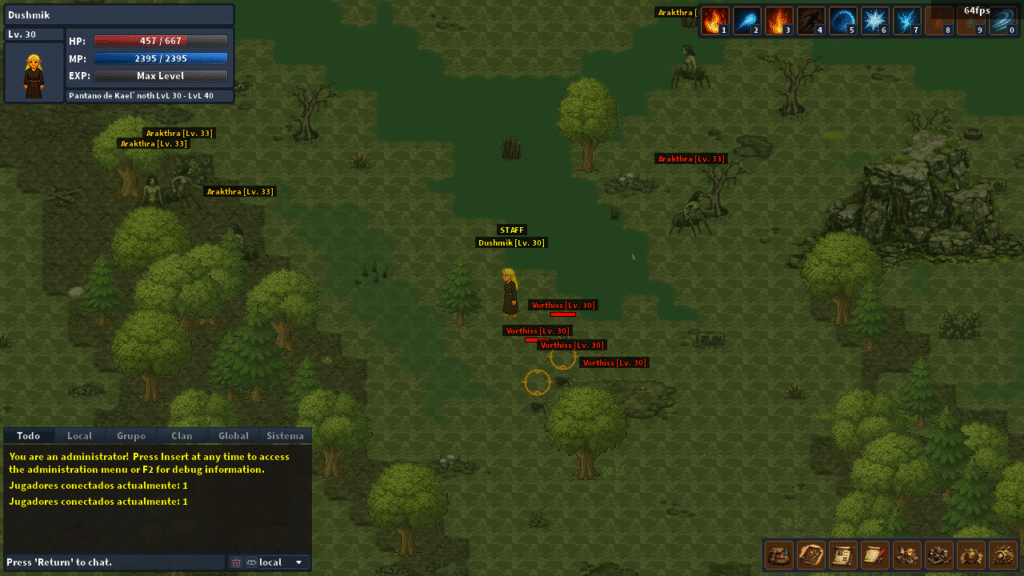
Task: Switch to the Todo chat tab
Action: click(x=28, y=436)
